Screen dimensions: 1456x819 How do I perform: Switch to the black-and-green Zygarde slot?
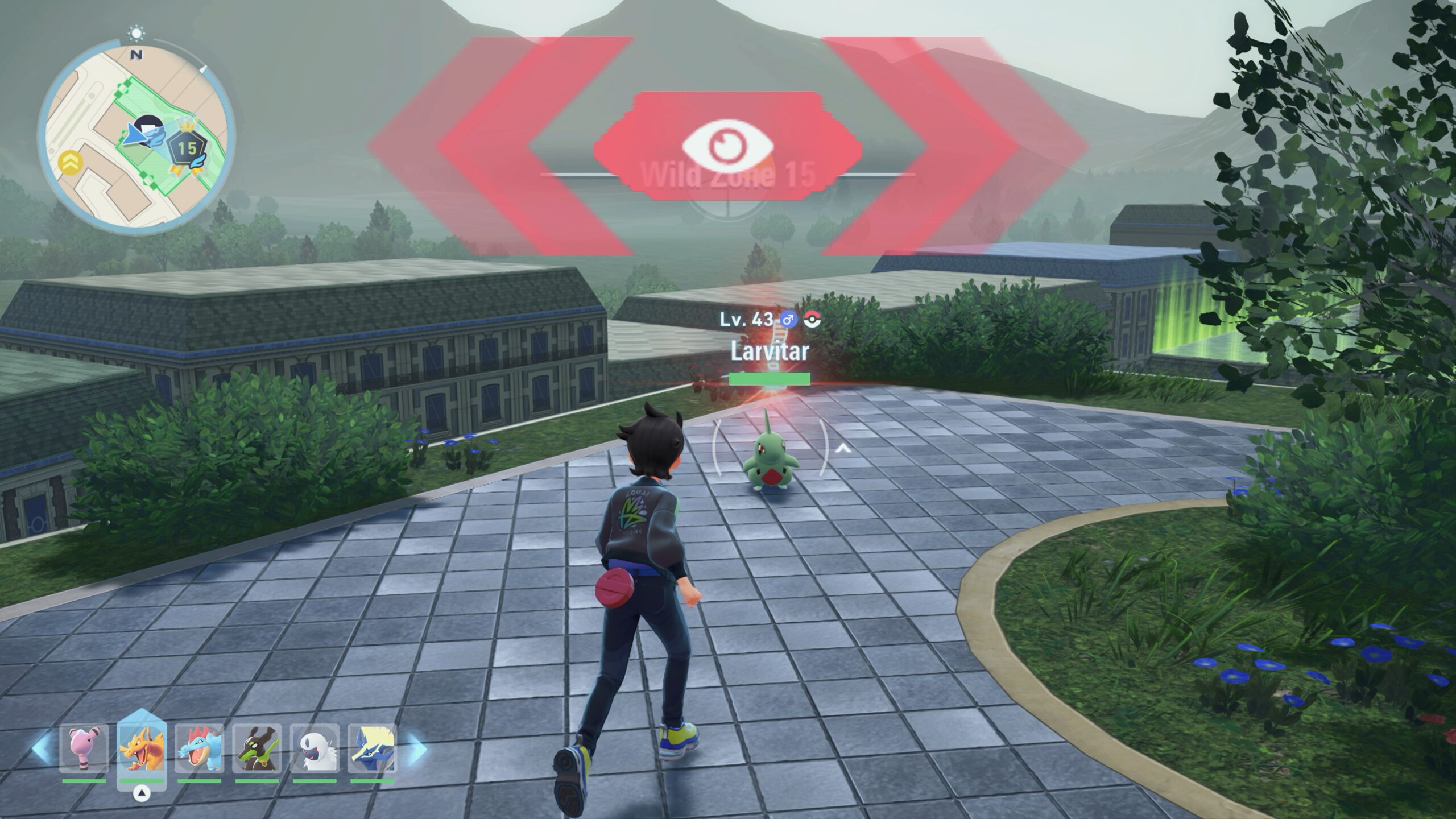pos(257,749)
